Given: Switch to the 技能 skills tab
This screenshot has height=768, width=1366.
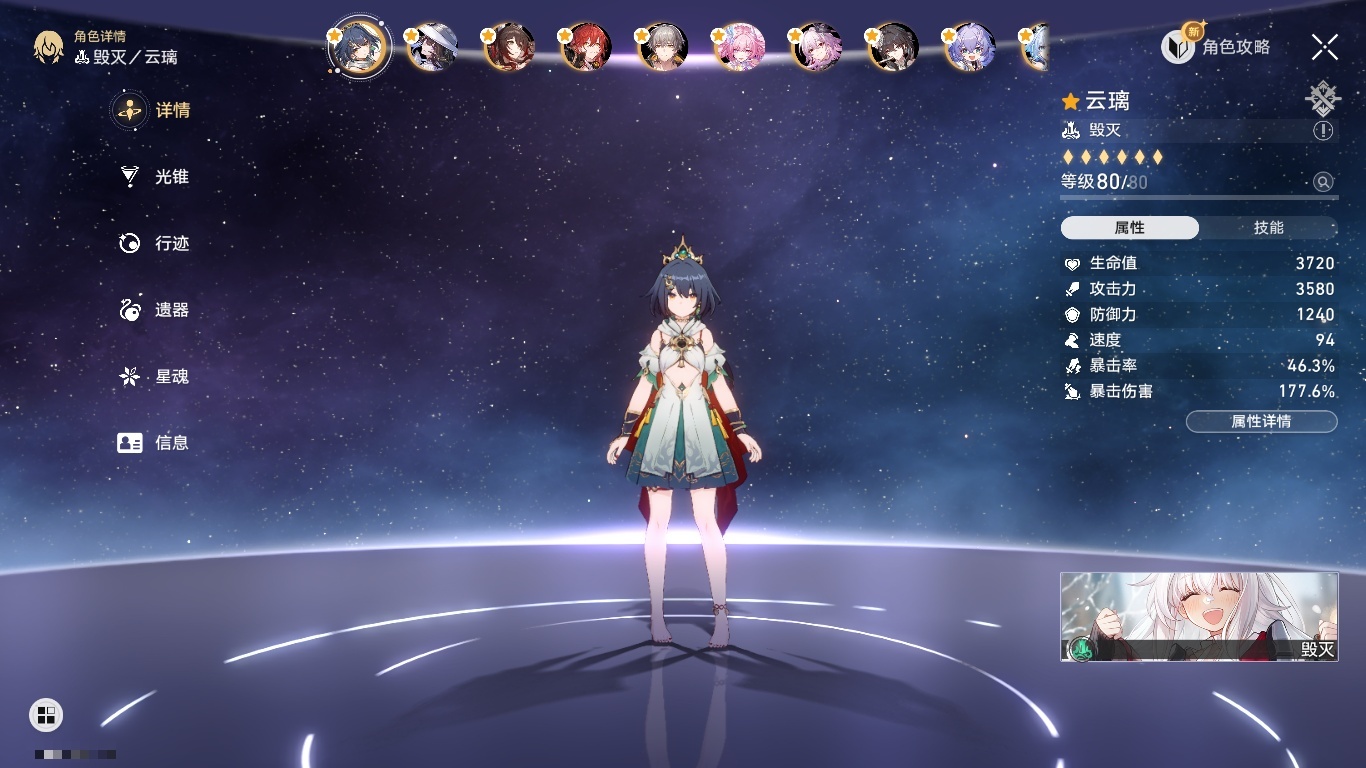Looking at the screenshot, I should click(x=1268, y=228).
